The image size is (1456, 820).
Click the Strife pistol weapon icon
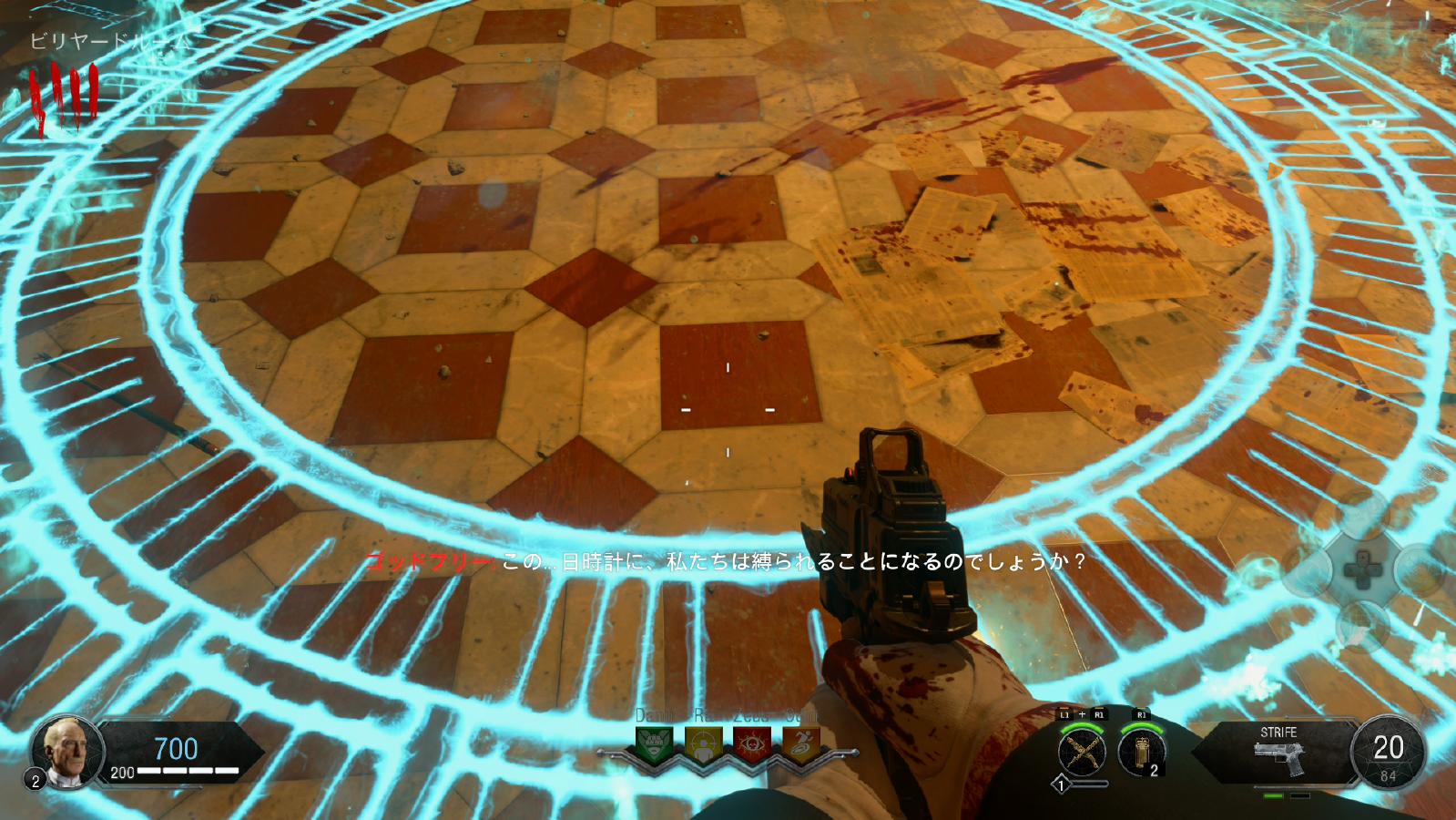click(x=1278, y=758)
